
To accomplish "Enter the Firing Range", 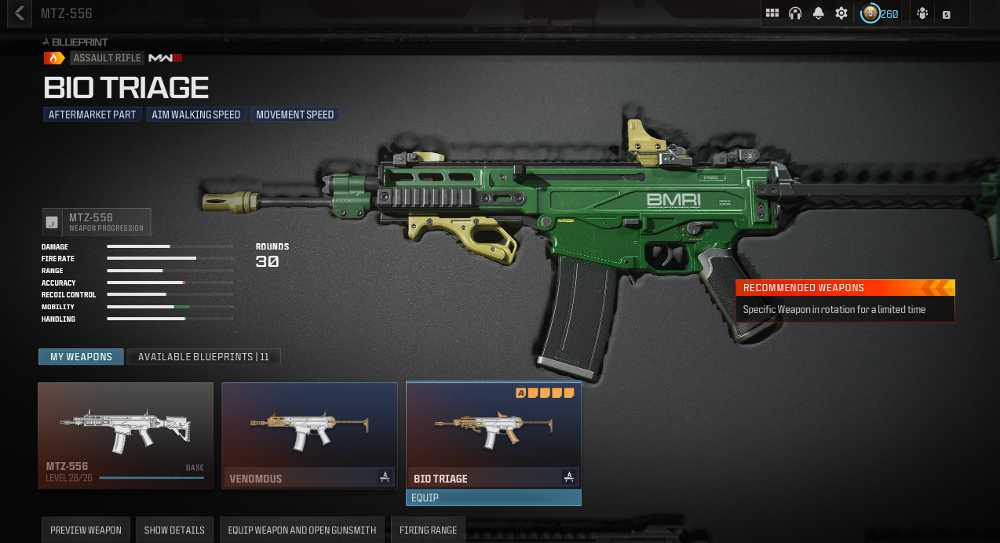I will (x=429, y=530).
